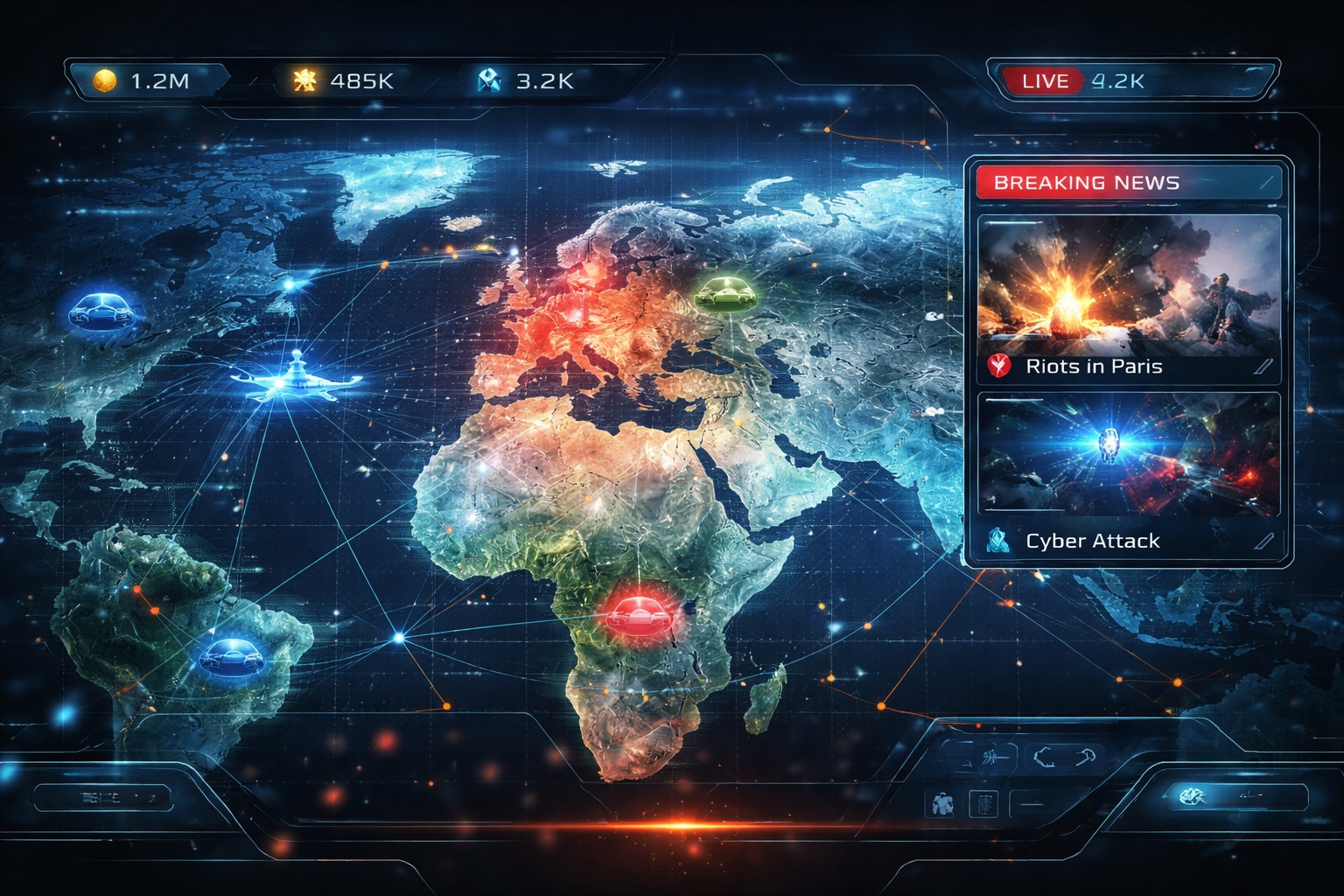Click the Cyber Attack headline
1344x896 pixels.
[1093, 541]
